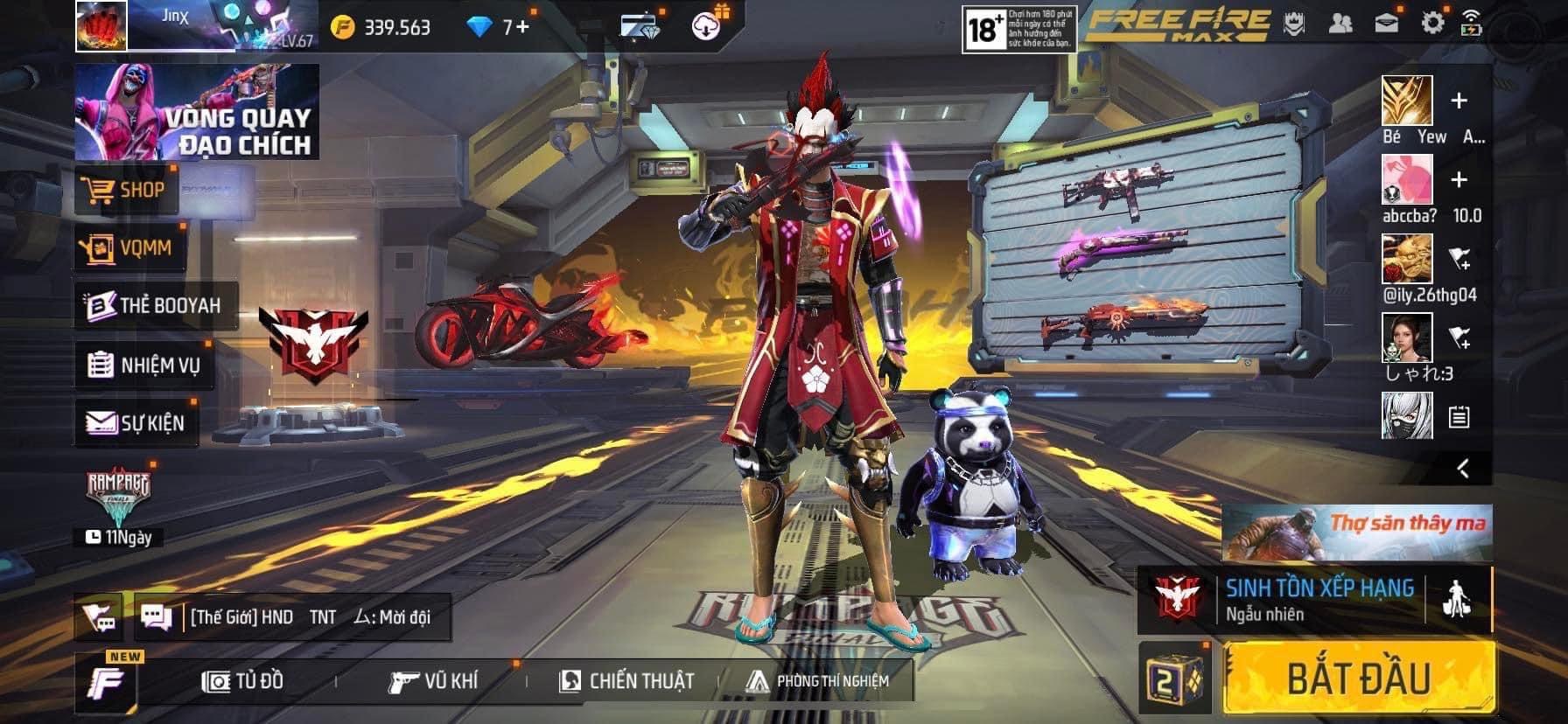Open CHIẾN THUẬT tactics section
This screenshot has height=724, width=1568.
tap(626, 681)
